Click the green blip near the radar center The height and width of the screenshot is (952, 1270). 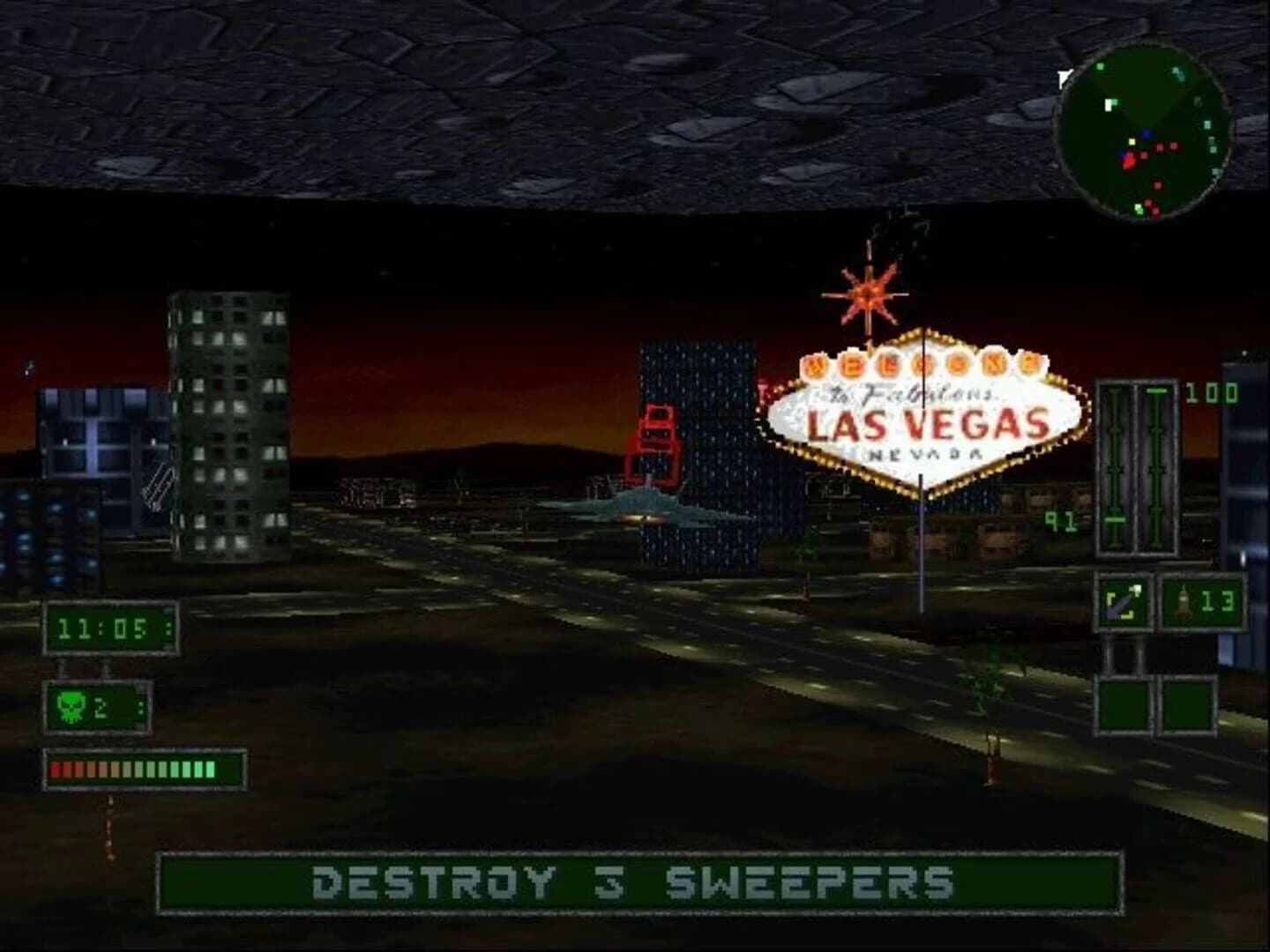[x=1132, y=141]
